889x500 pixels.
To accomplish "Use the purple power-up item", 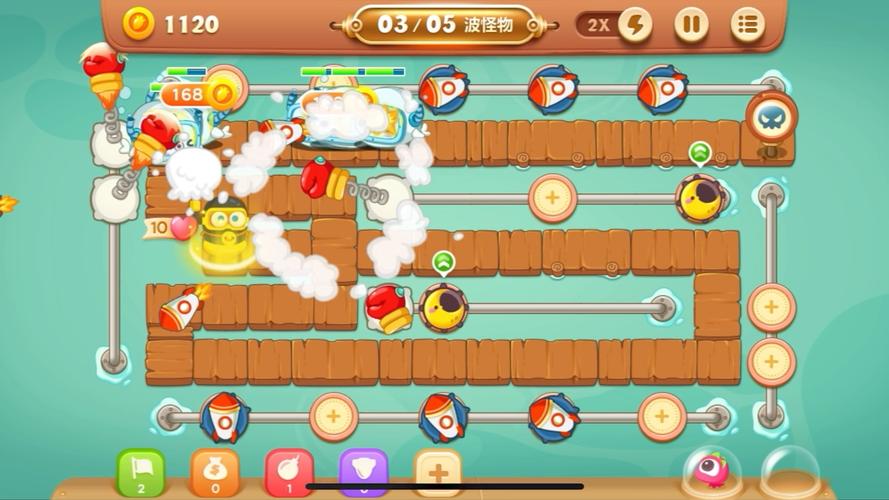I will click(363, 472).
